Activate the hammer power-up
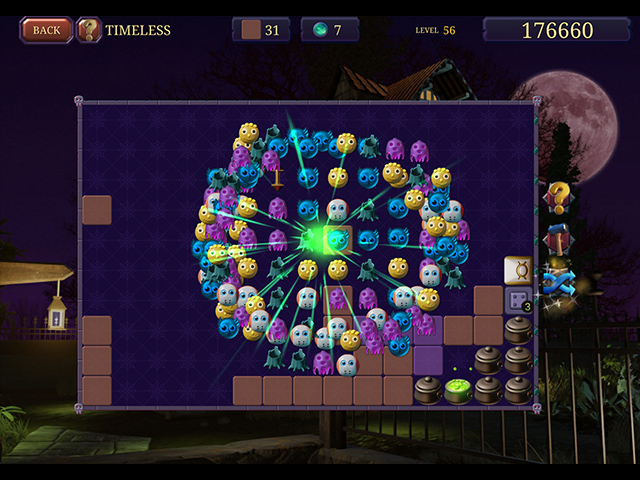Image resolution: width=640 pixels, height=480 pixels. click(x=558, y=241)
